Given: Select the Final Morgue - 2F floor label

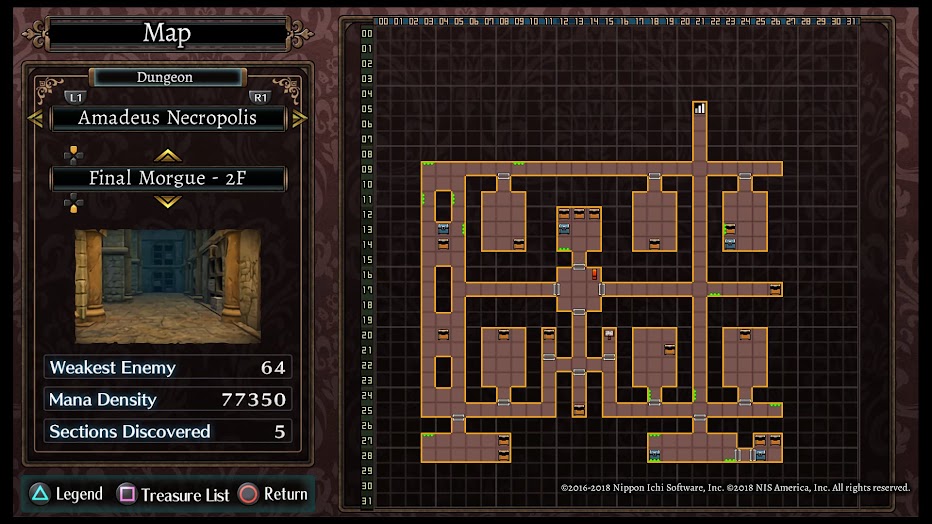Looking at the screenshot, I should tap(167, 179).
